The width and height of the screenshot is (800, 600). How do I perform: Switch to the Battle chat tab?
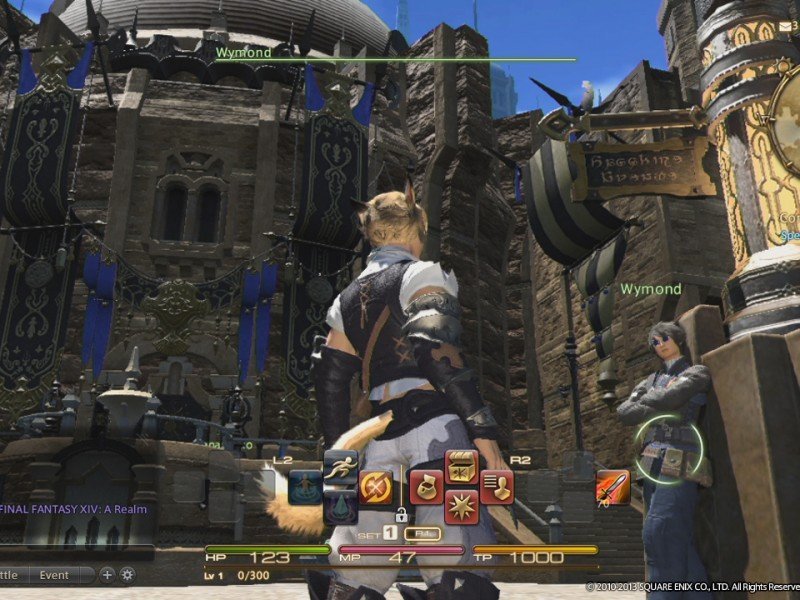pyautogui.click(x=9, y=575)
